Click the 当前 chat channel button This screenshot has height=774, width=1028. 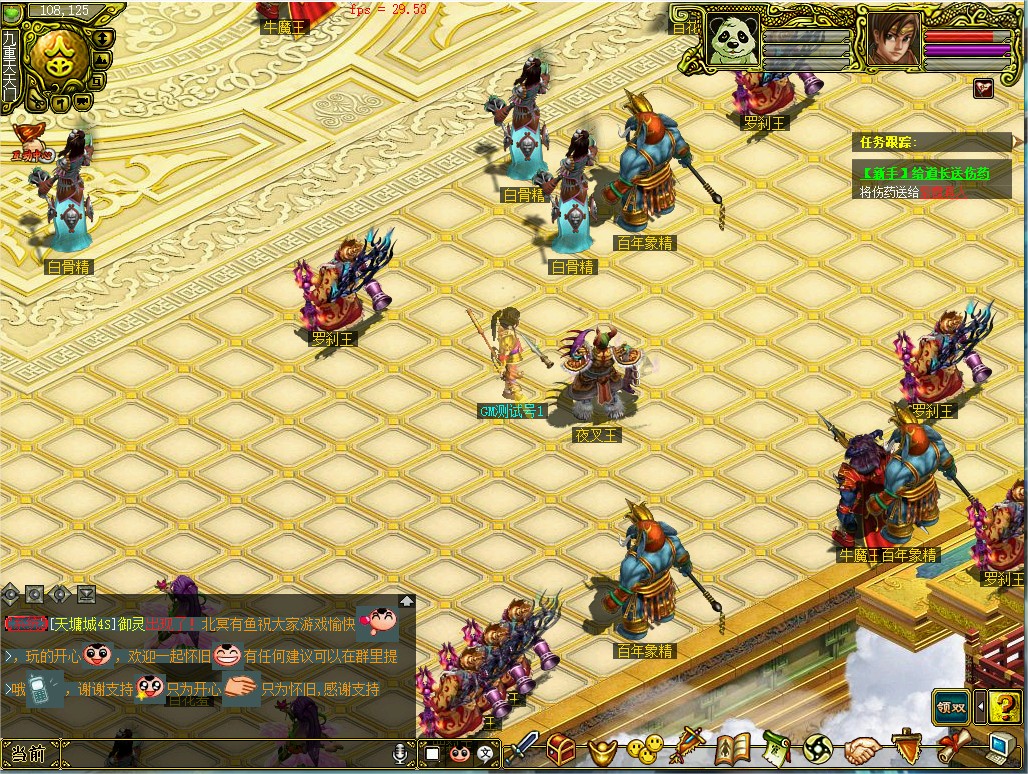[x=30, y=753]
